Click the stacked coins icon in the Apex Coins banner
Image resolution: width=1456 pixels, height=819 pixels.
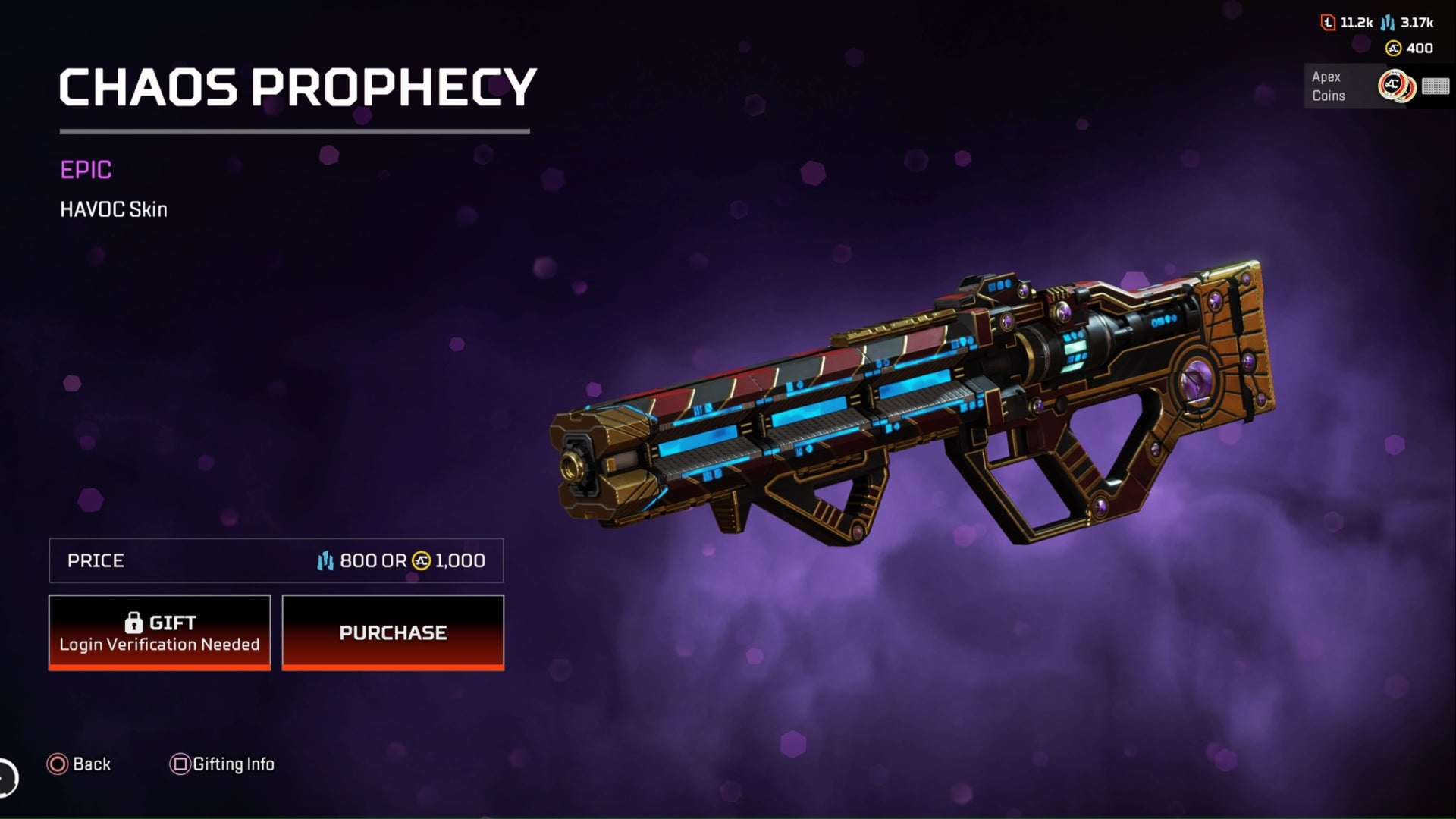coord(1398,86)
